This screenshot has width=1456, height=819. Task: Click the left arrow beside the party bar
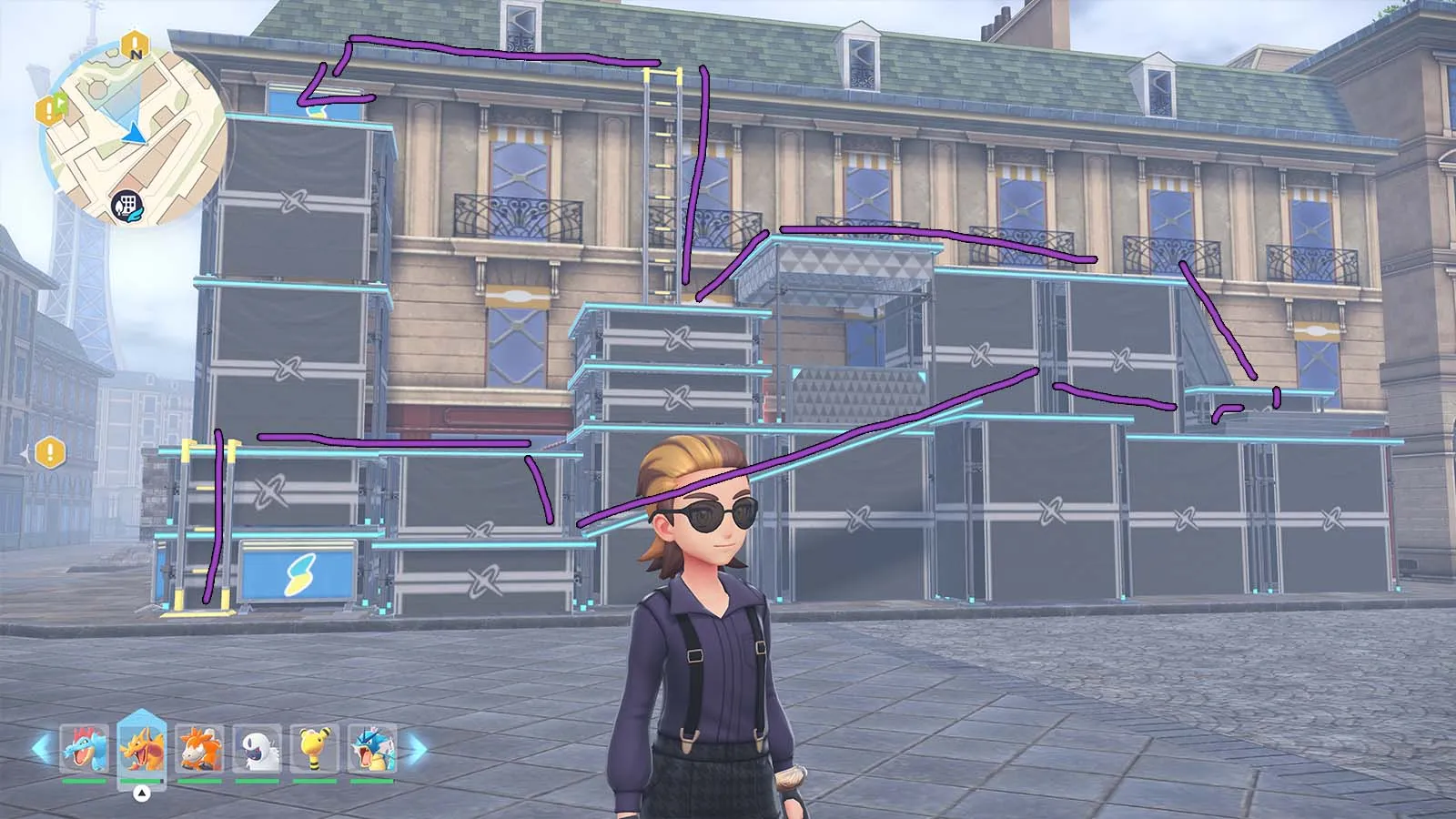pyautogui.click(x=42, y=748)
